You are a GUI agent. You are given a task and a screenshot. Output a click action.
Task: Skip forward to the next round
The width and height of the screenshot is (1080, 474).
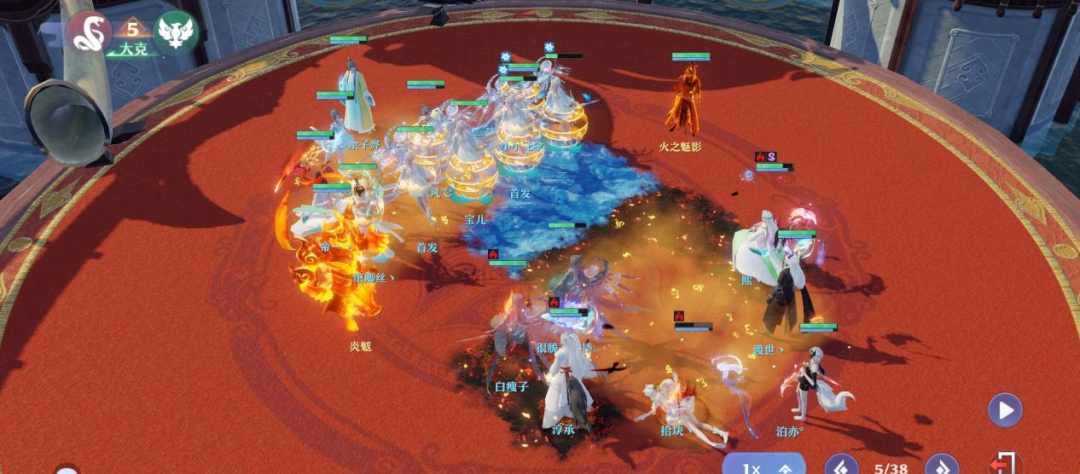point(941,465)
